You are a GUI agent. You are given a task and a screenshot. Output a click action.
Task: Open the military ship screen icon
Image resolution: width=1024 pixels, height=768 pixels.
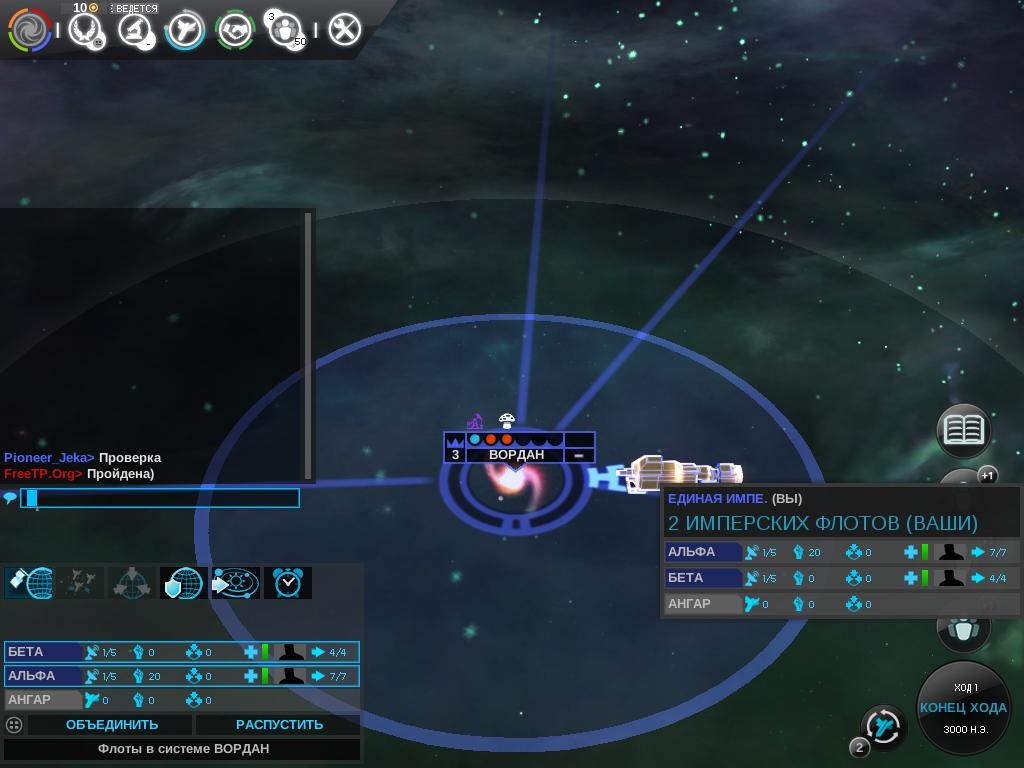(185, 30)
